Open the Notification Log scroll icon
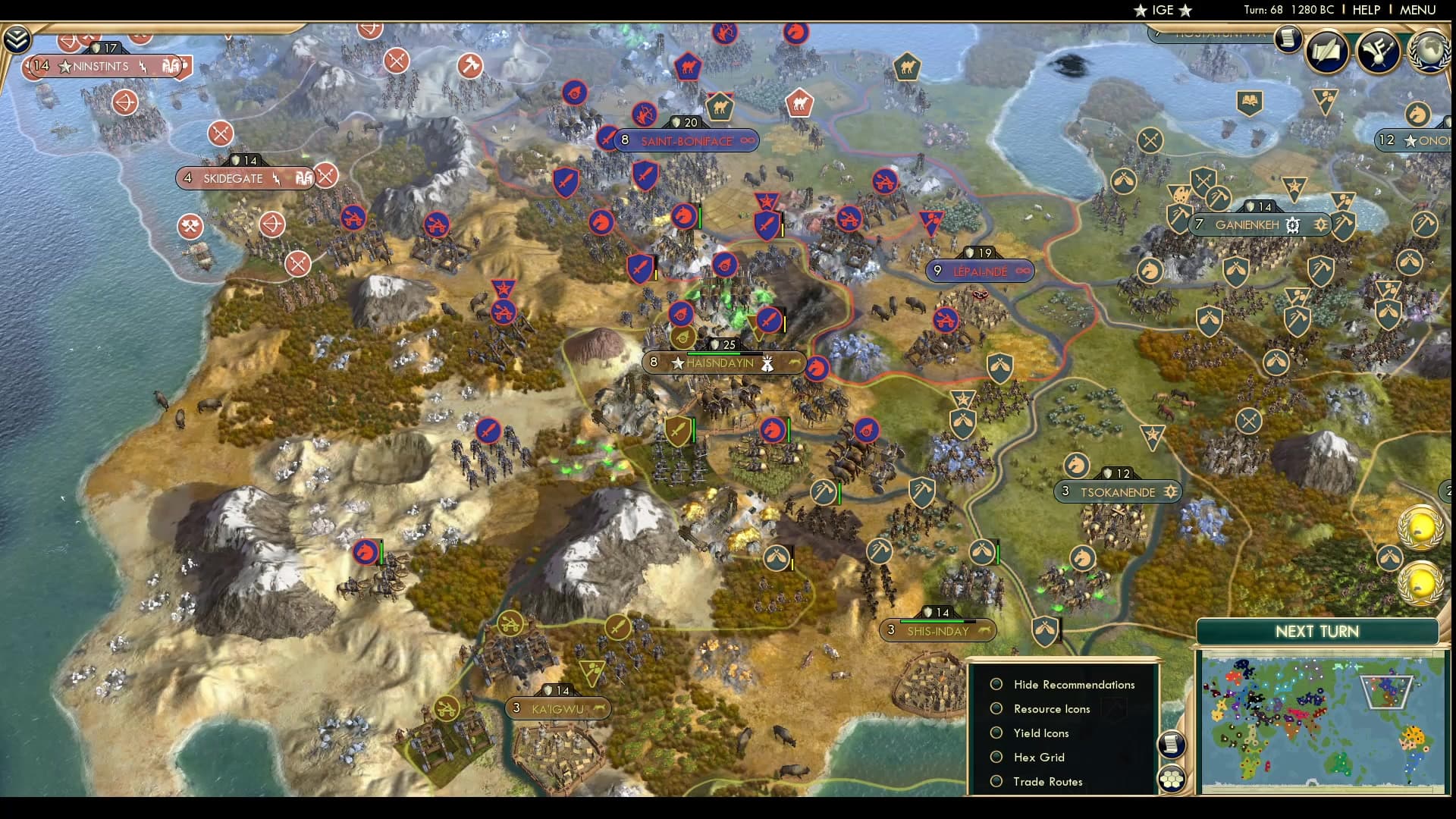Screen dimensions: 1456x819 pyautogui.click(x=1287, y=39)
